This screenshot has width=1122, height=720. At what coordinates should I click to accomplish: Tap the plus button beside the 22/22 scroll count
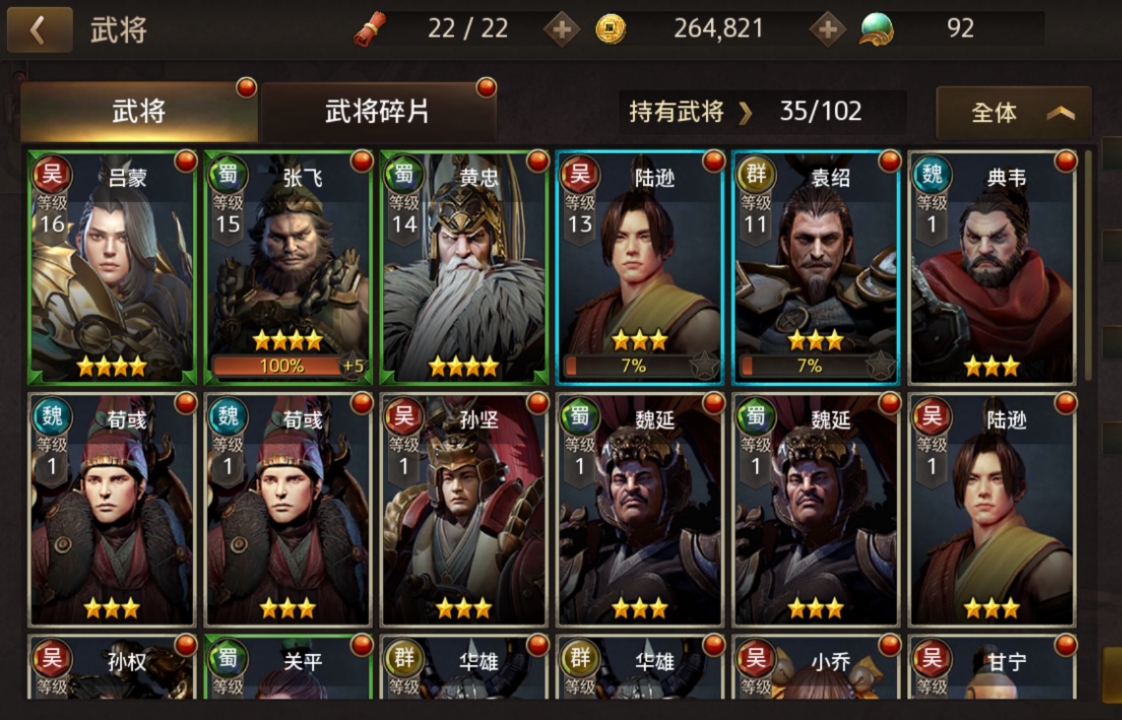coord(561,29)
